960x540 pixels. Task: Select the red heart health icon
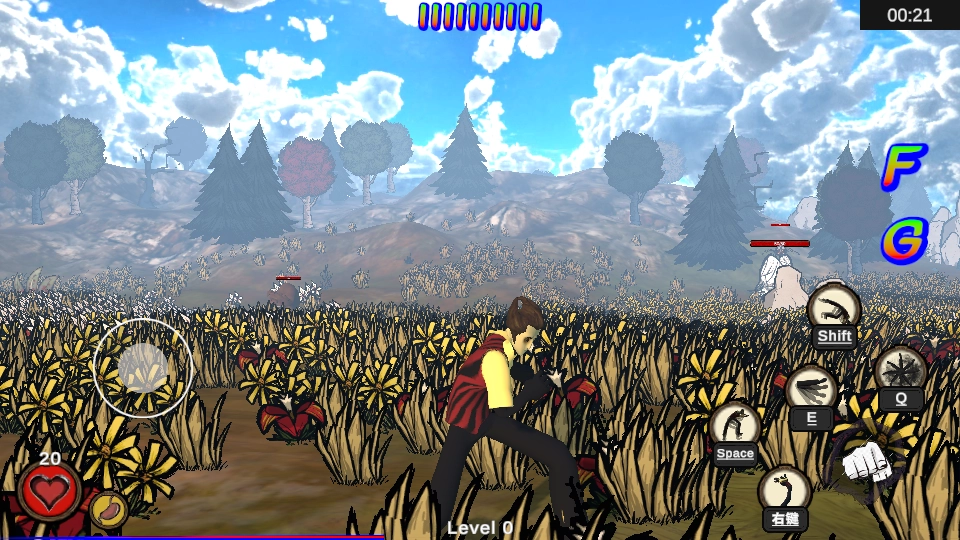pos(48,492)
